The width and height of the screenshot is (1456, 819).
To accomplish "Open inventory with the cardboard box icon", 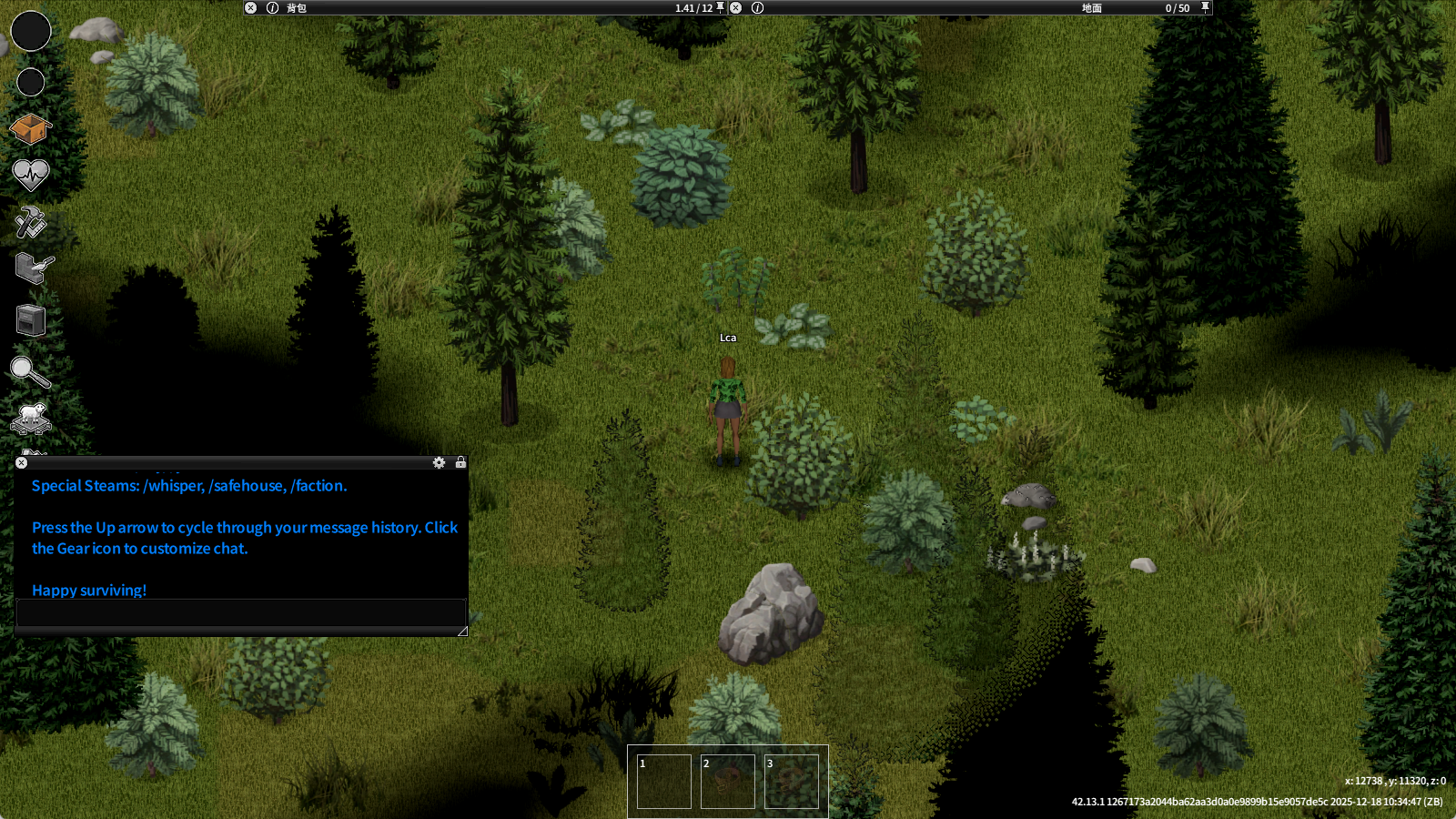I will tap(30, 129).
